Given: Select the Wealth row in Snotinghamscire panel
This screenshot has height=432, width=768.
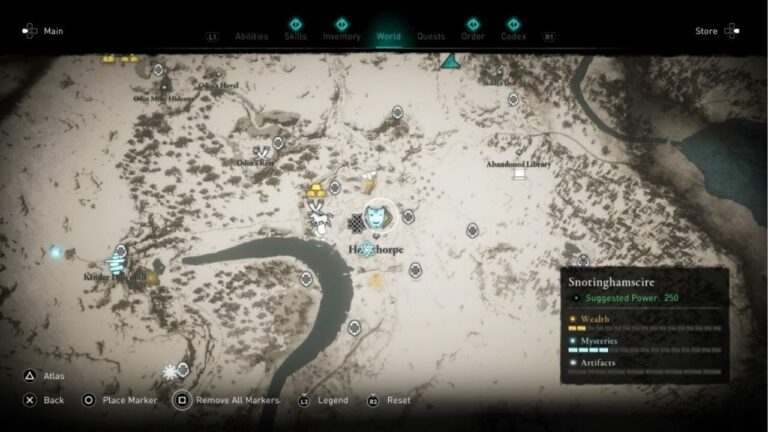Looking at the screenshot, I should tap(645, 322).
